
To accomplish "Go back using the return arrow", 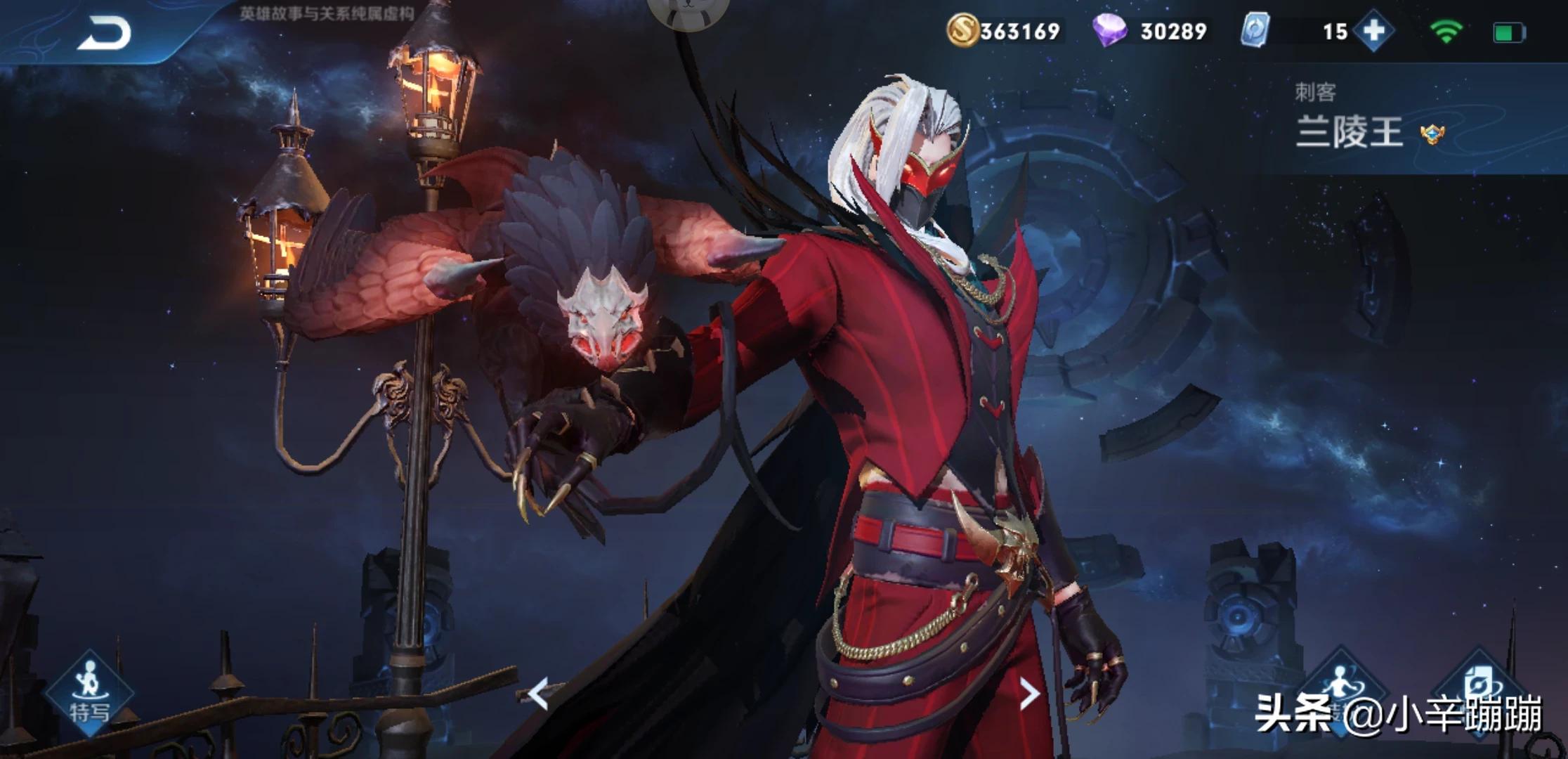I will [x=104, y=34].
